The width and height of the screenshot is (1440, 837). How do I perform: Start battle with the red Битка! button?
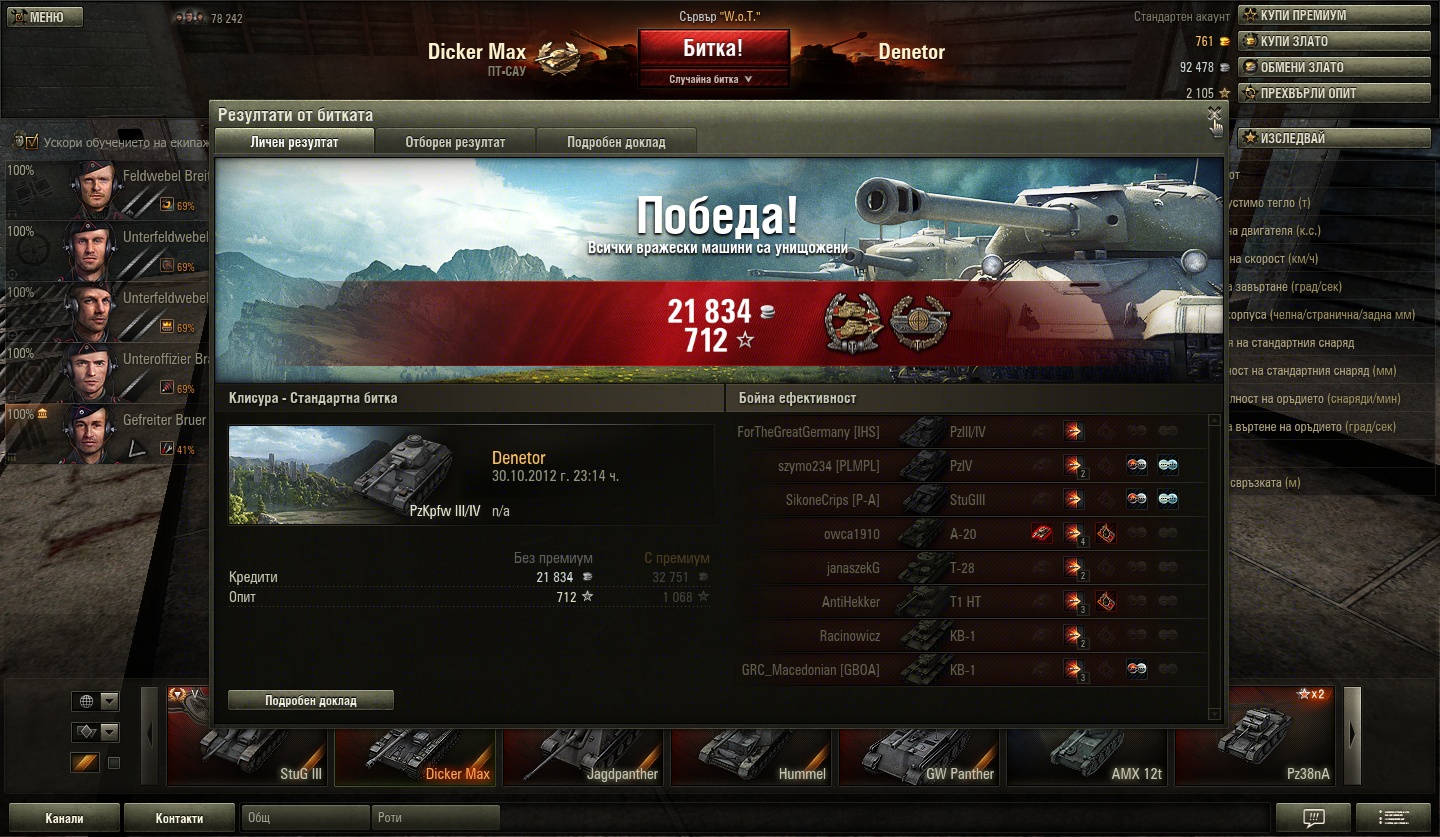(713, 49)
